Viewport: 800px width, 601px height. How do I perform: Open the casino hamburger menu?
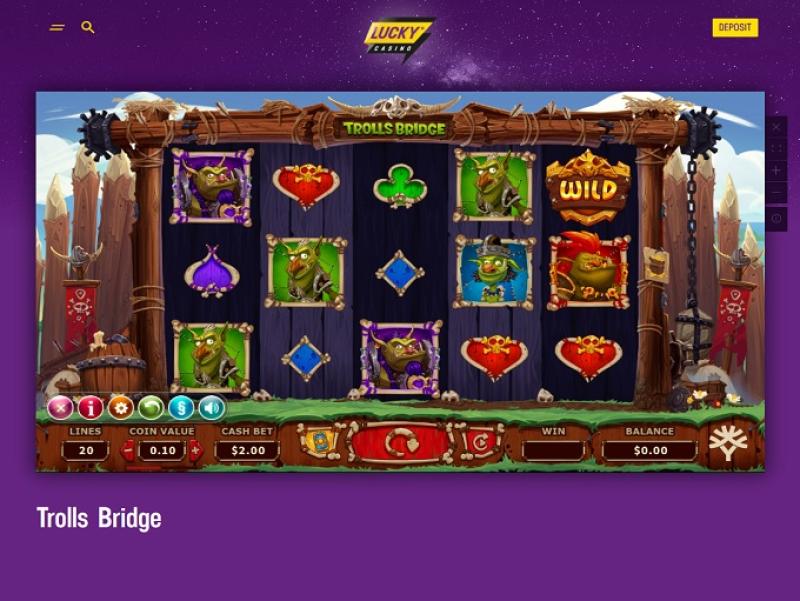(57, 27)
